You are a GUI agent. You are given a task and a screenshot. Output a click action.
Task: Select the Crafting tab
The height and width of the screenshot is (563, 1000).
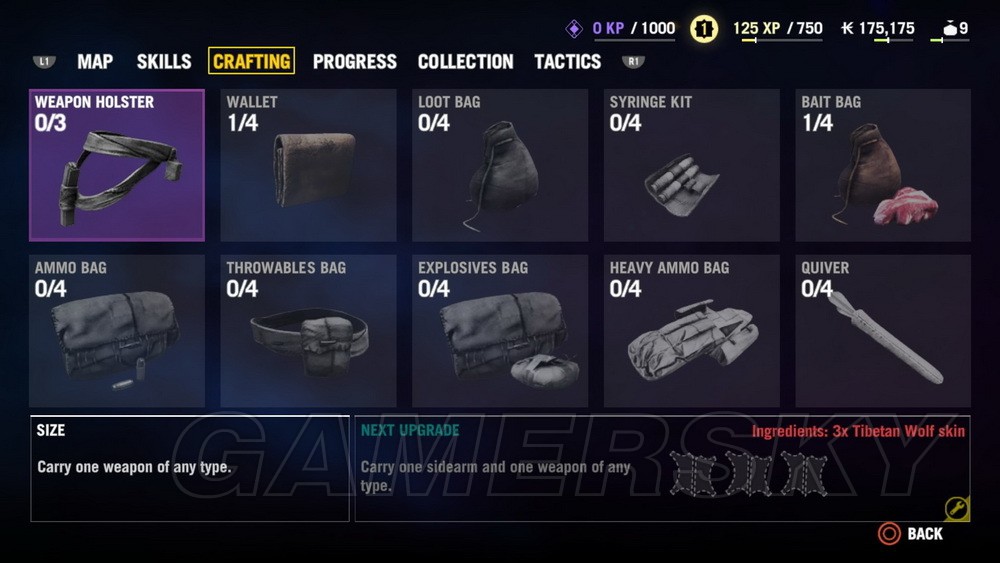coord(252,61)
